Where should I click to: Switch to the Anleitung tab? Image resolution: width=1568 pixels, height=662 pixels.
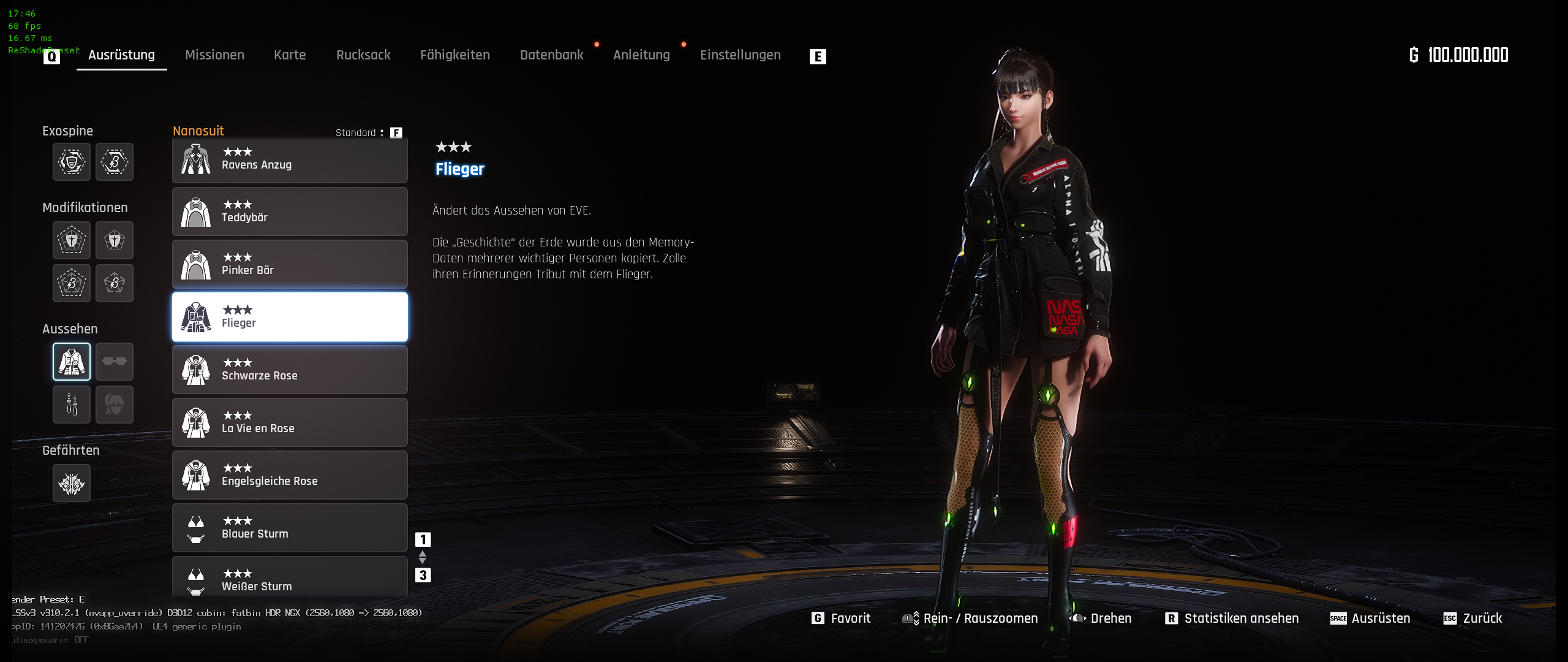point(641,55)
